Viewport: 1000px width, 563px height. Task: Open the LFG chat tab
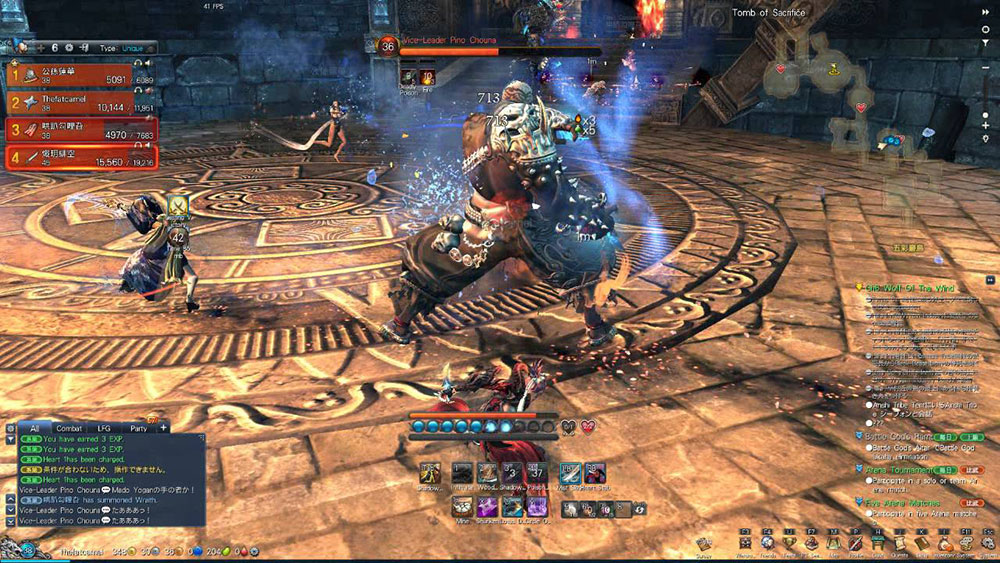point(104,428)
